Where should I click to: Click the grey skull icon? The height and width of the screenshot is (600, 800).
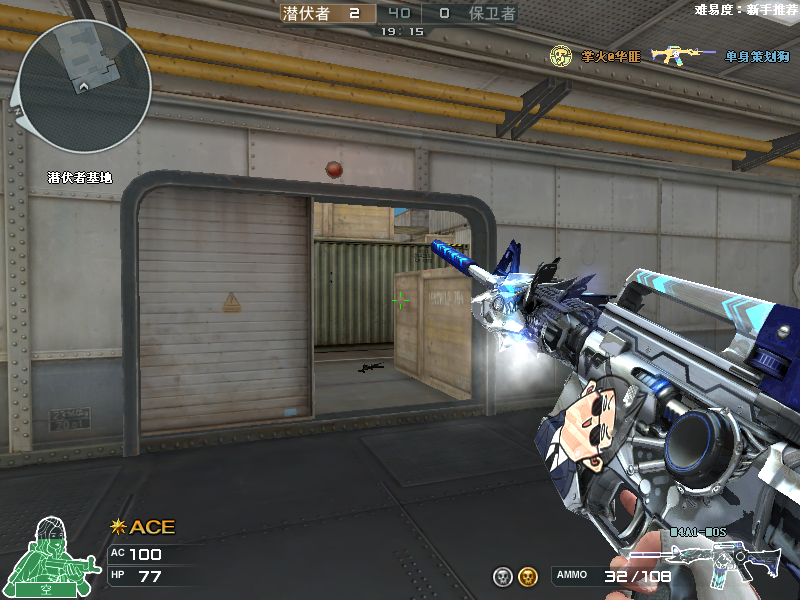(x=503, y=576)
